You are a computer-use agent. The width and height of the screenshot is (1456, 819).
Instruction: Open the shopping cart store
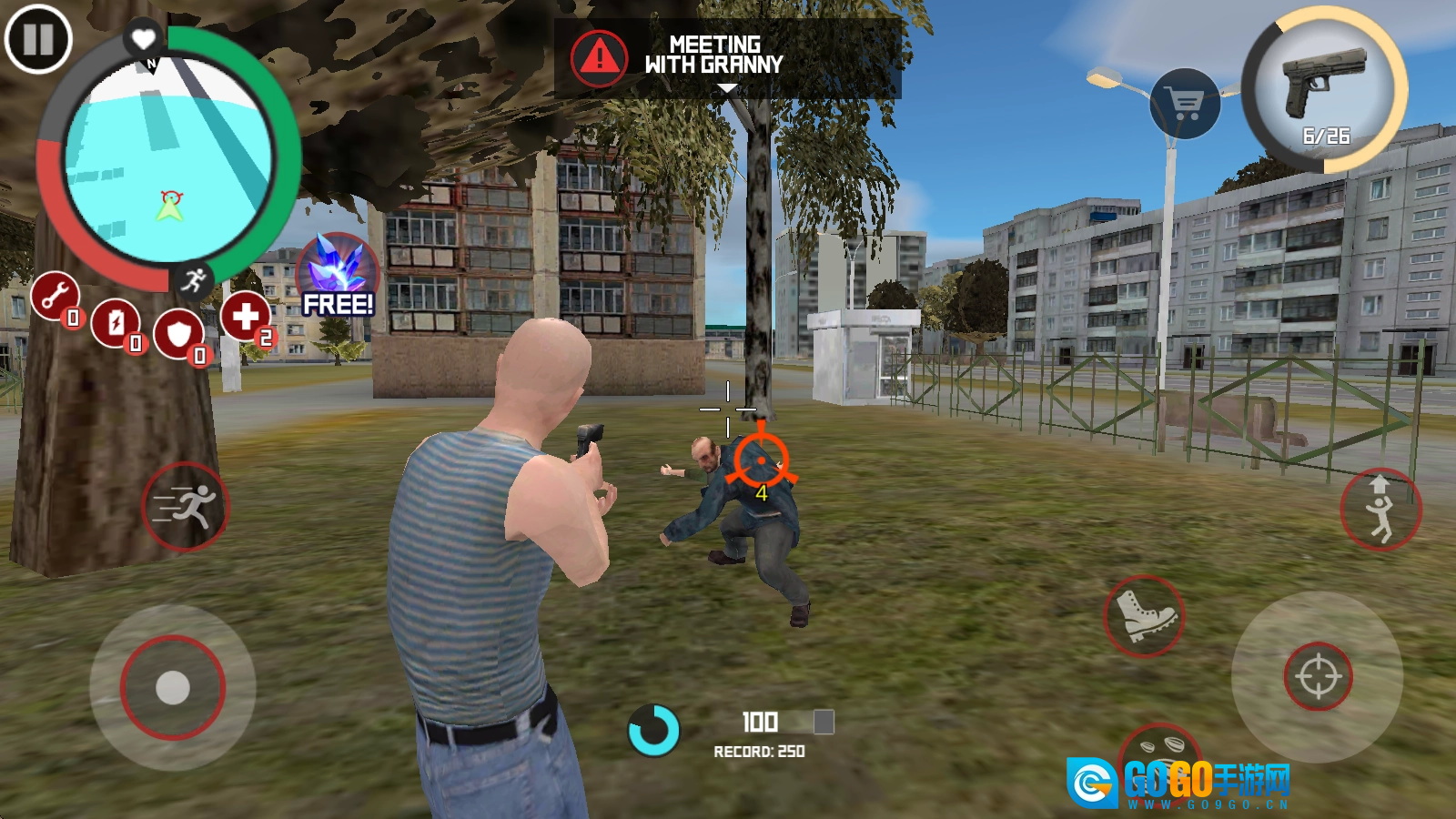click(1185, 104)
